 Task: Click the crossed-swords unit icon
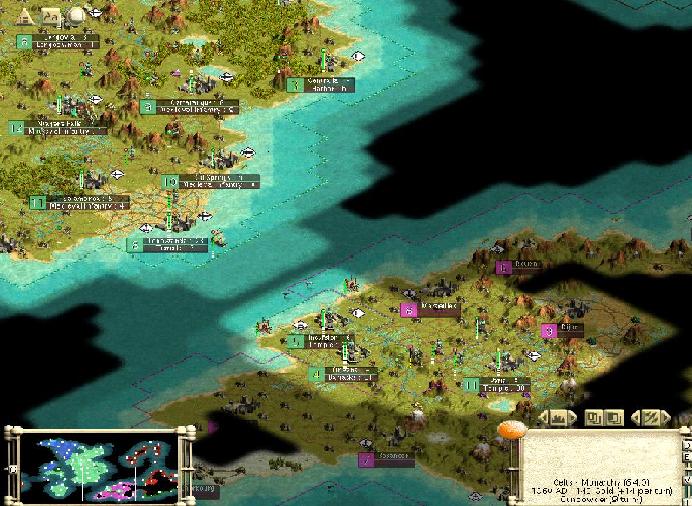pyautogui.click(x=650, y=416)
